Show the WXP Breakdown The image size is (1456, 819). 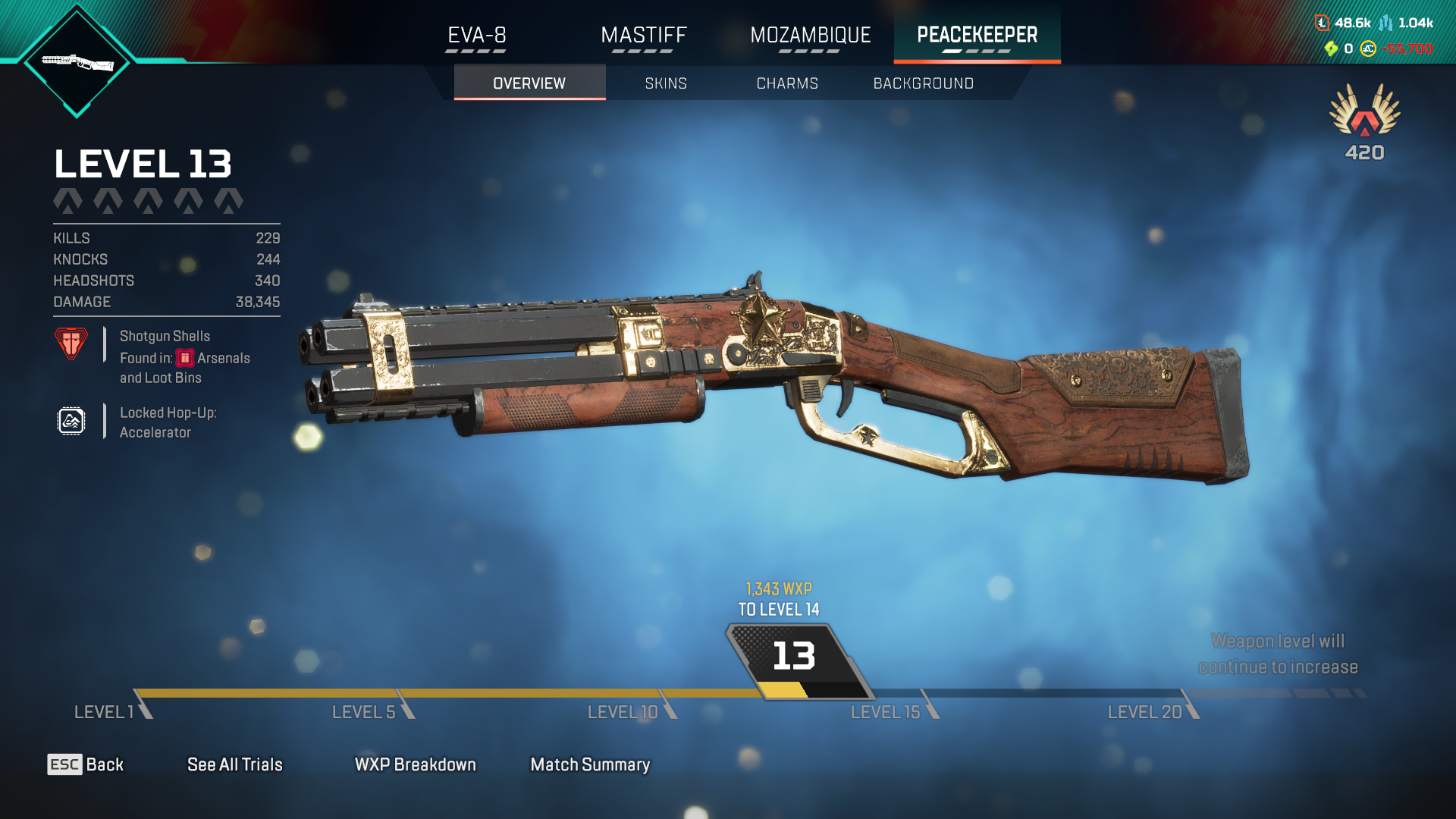coord(415,764)
